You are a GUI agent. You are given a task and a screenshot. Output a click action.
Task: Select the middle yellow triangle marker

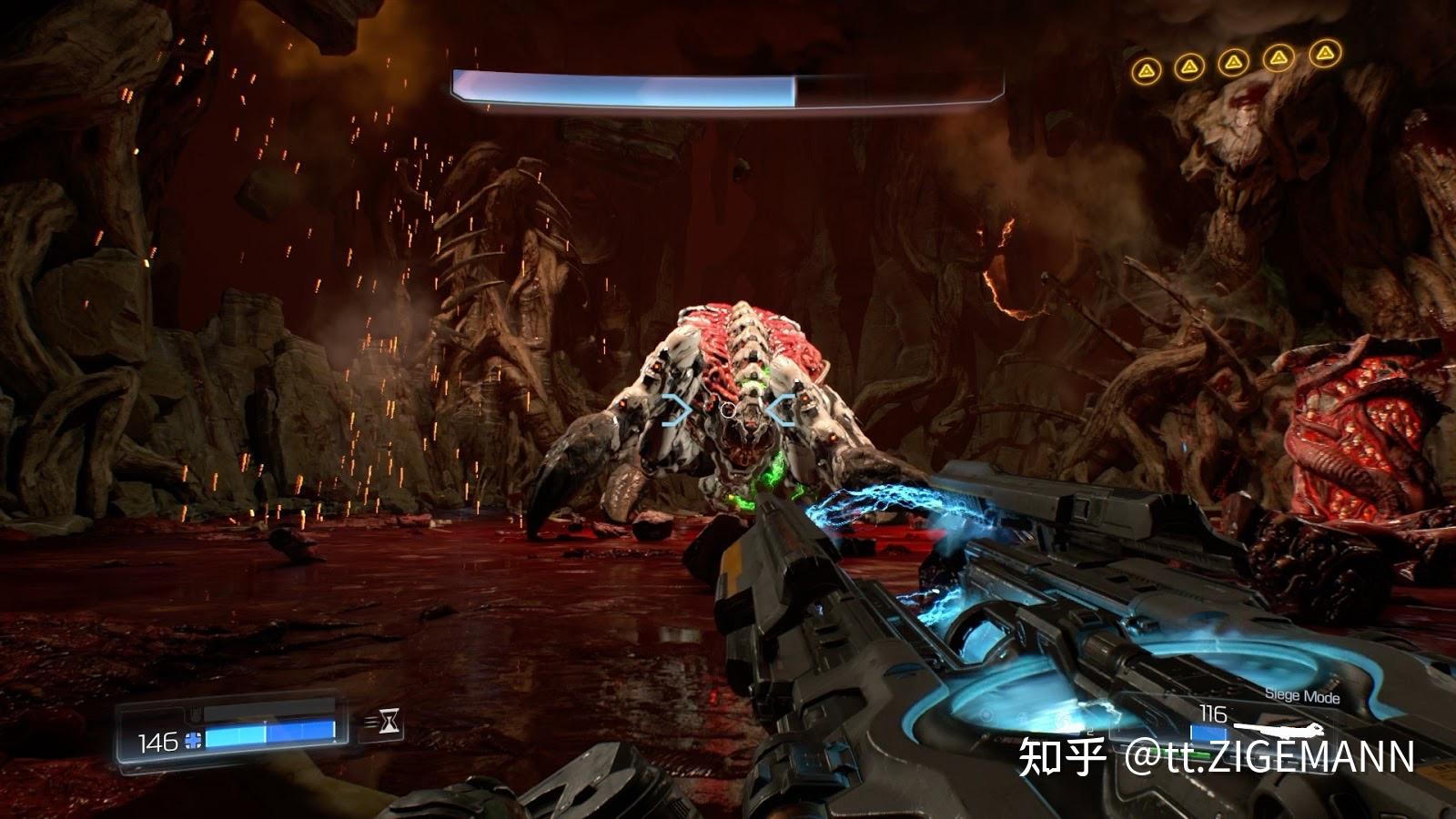pos(1234,62)
